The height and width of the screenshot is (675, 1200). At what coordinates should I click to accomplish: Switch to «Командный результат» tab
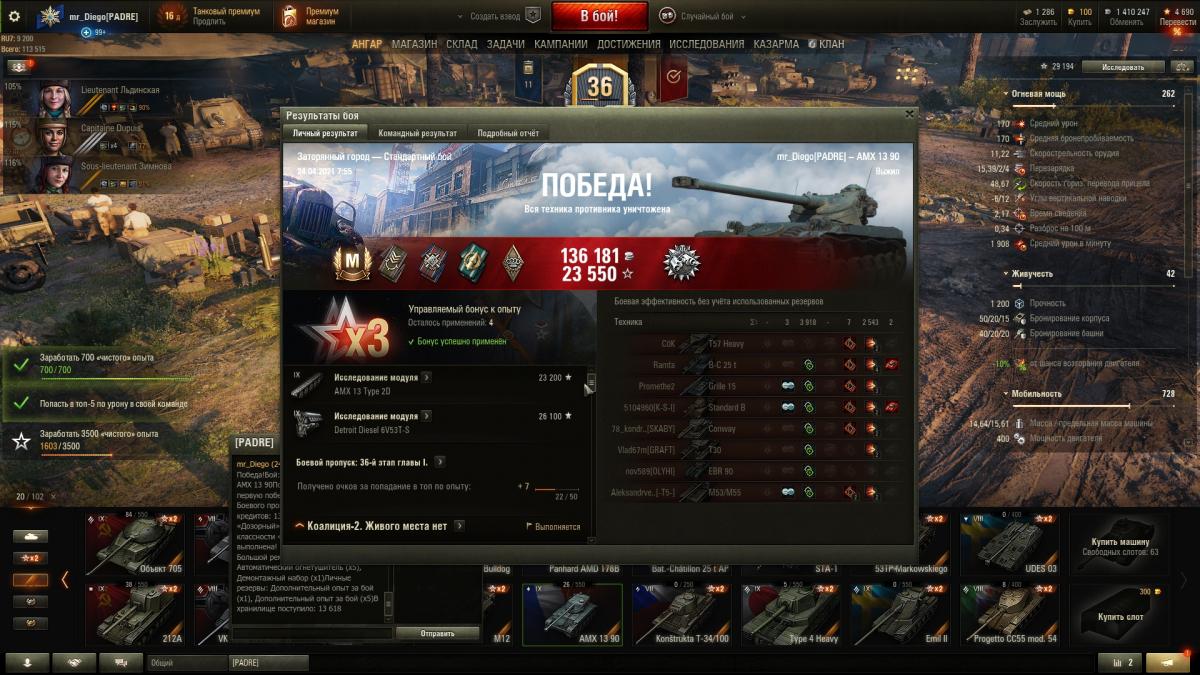click(417, 133)
